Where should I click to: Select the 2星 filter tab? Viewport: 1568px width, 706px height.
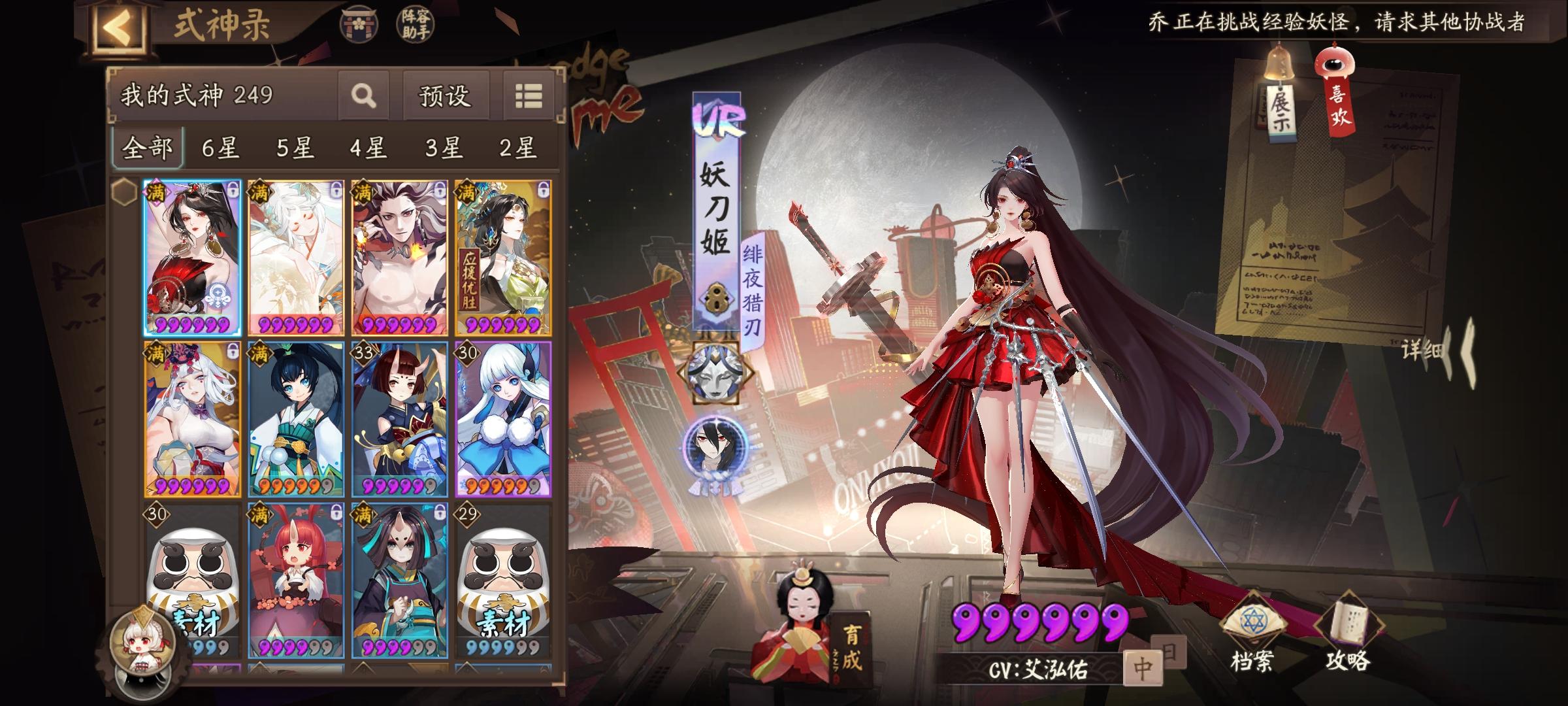point(515,148)
